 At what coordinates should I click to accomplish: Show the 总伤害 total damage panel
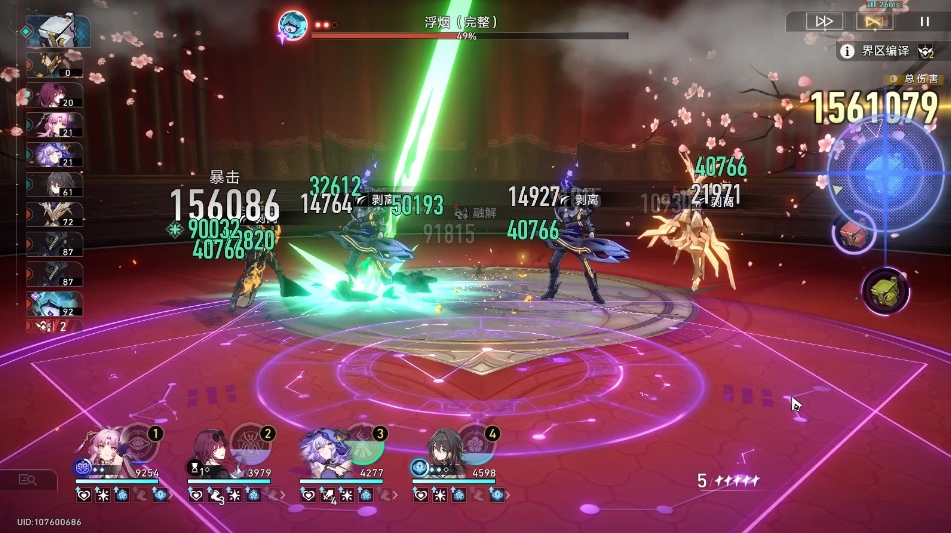pyautogui.click(x=913, y=79)
